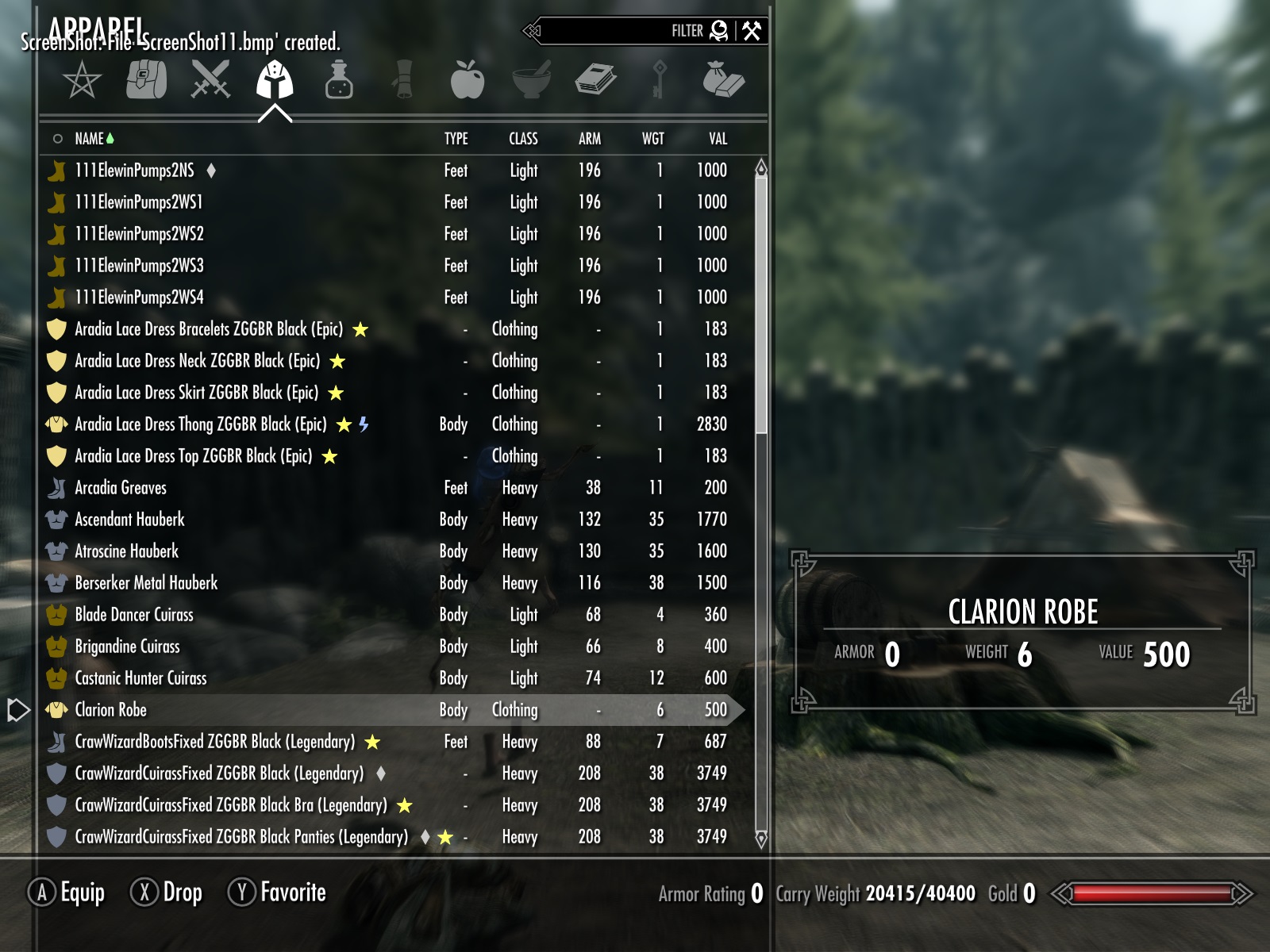Choose Aradia Lace Dress Skirt ZGGBR Black
Image resolution: width=1270 pixels, height=952 pixels.
coord(196,393)
